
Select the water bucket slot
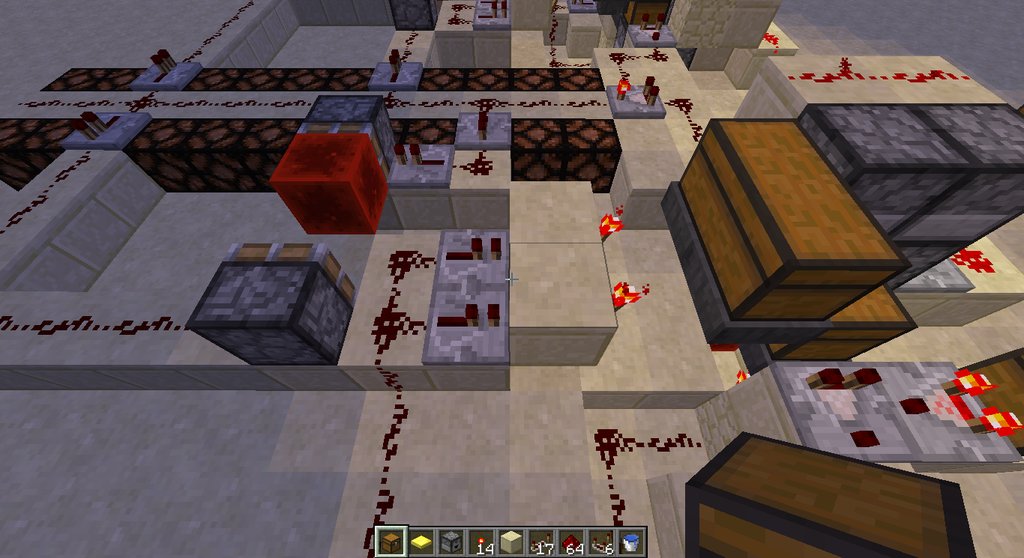[631, 541]
